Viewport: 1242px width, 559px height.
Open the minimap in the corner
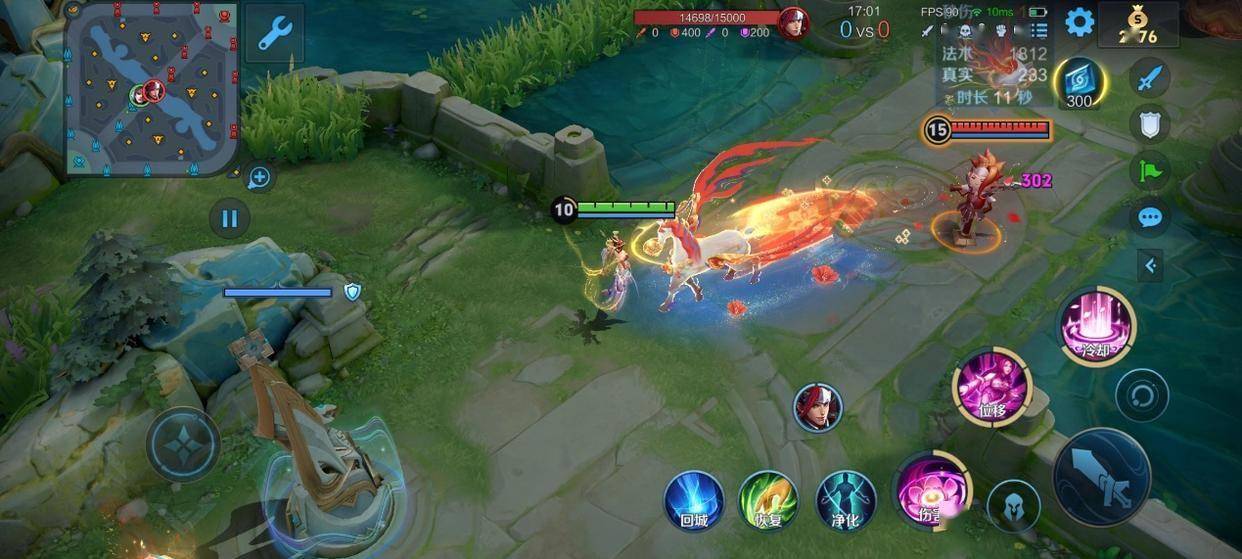(x=152, y=88)
